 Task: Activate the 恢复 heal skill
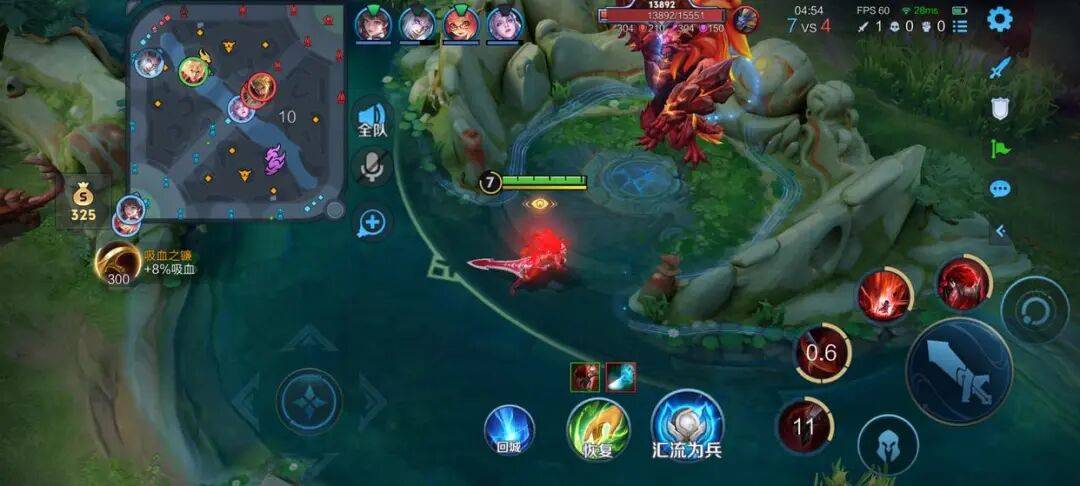pos(598,428)
